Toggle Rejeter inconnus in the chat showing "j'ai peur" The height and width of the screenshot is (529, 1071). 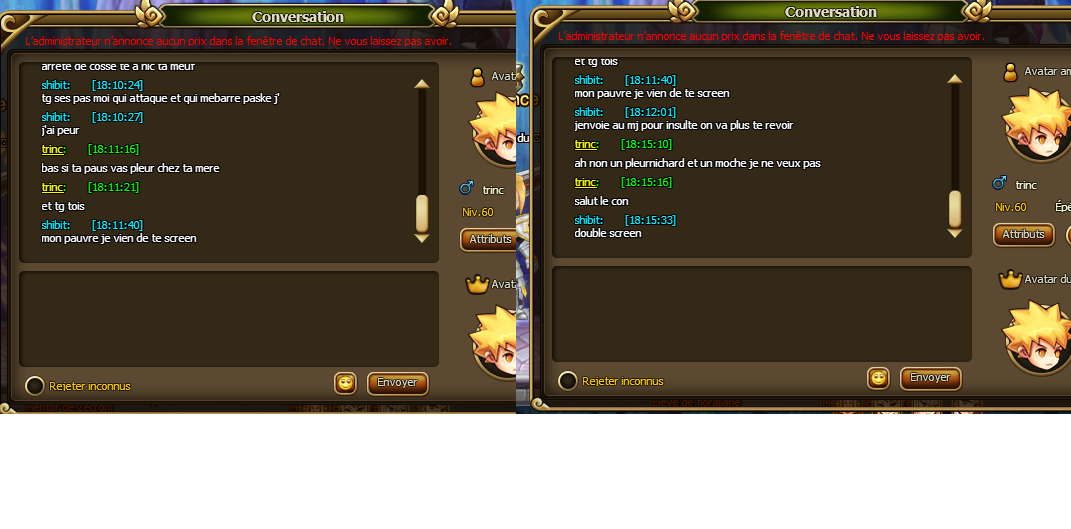point(35,386)
